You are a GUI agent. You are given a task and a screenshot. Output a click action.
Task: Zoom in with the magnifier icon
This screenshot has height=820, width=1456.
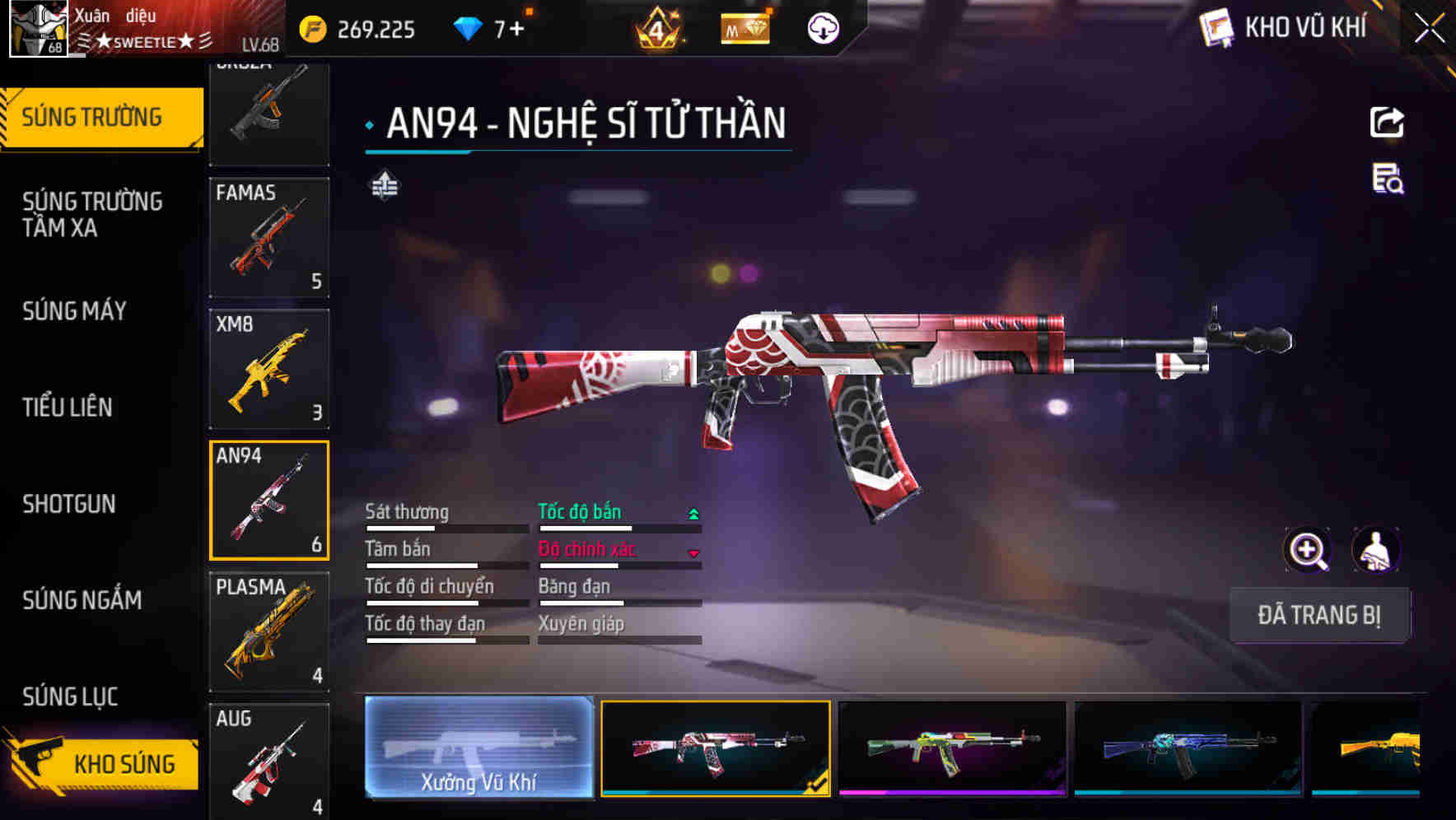1307,550
